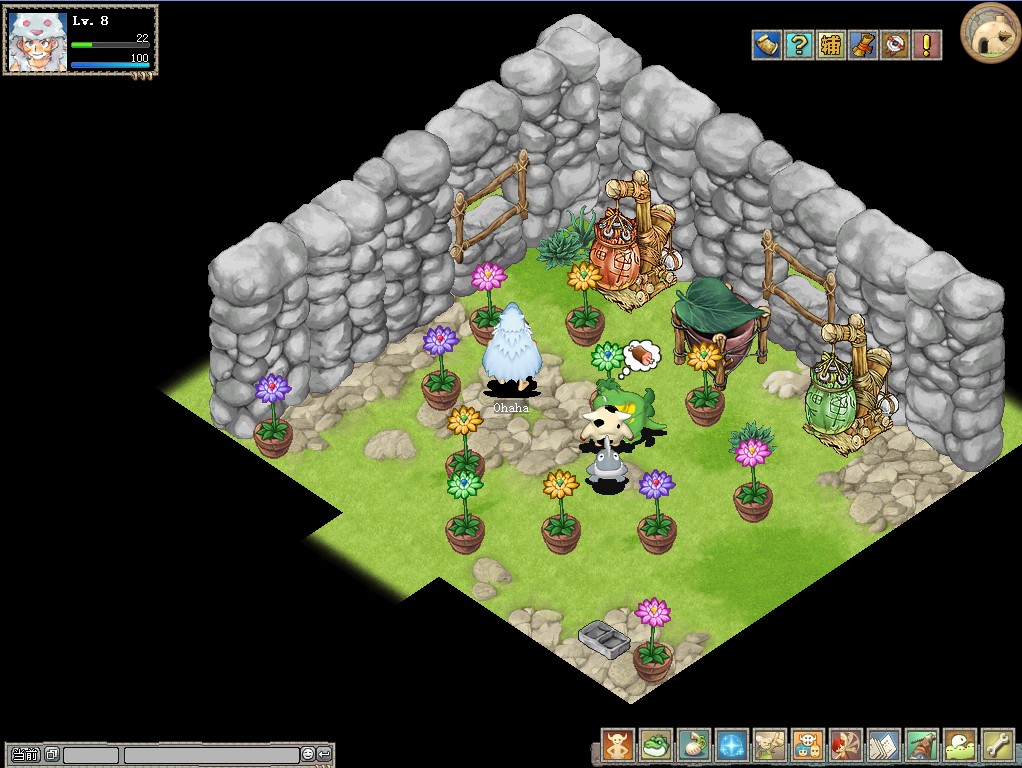This screenshot has width=1022, height=768.
Task: Click the white-haired character portrait
Action: (x=37, y=41)
